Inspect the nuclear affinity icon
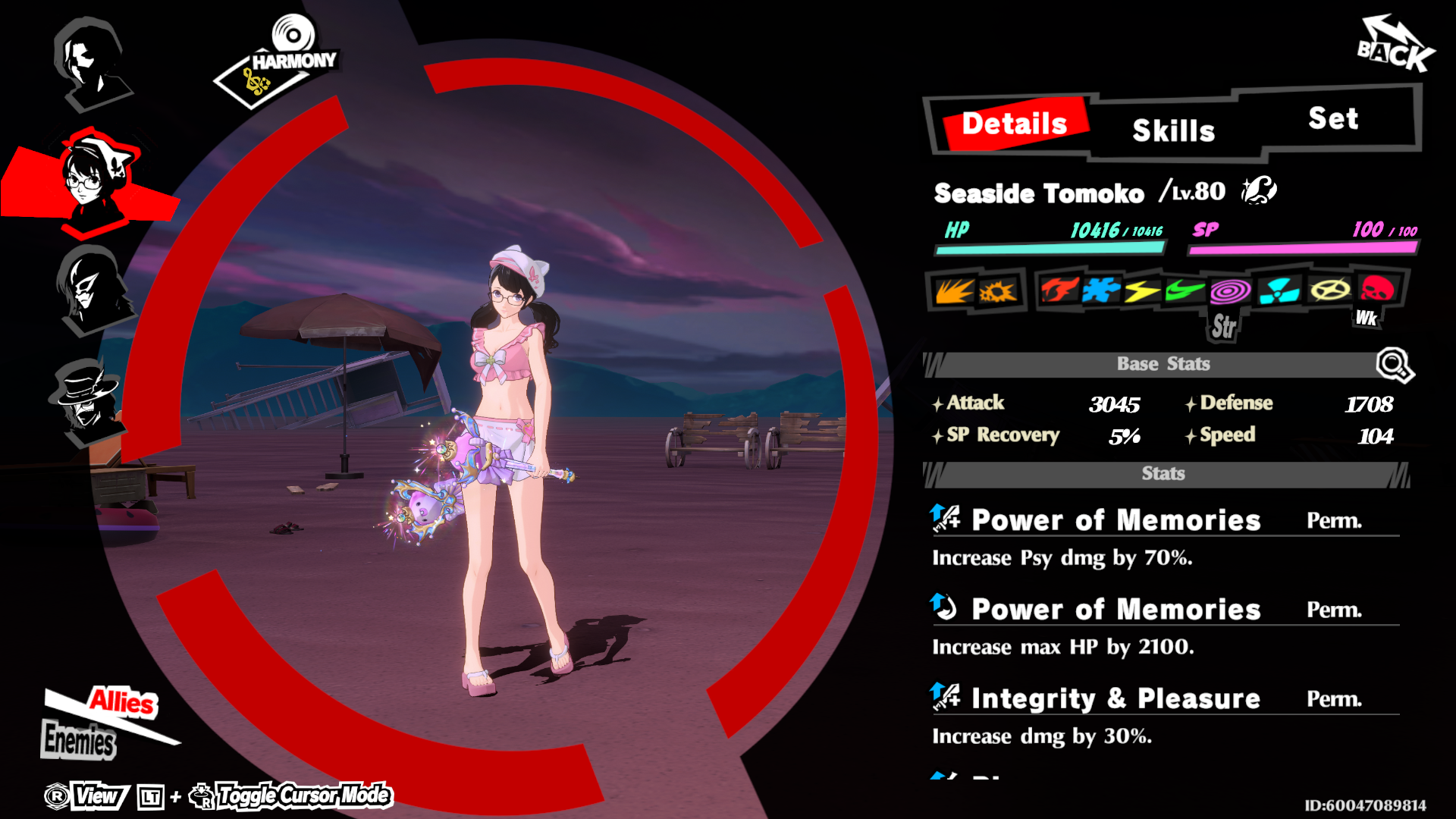 [x=1279, y=290]
